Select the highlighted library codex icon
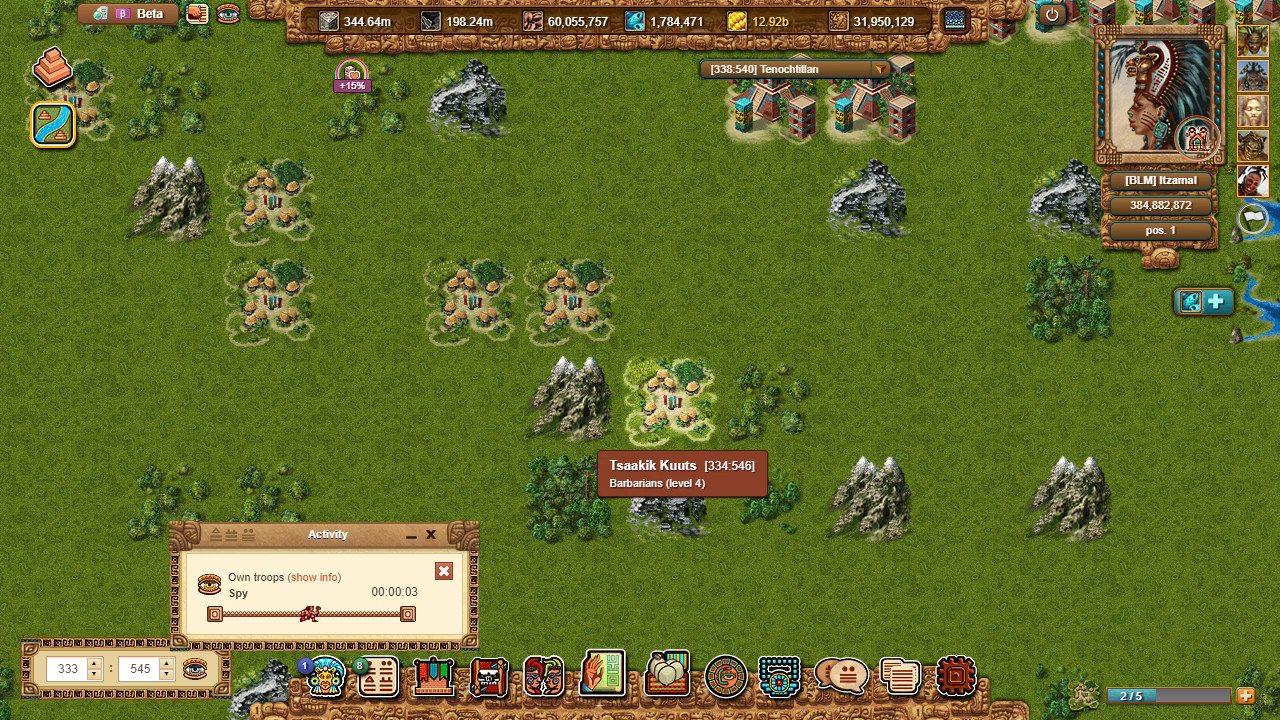Image resolution: width=1280 pixels, height=720 pixels. coord(600,672)
